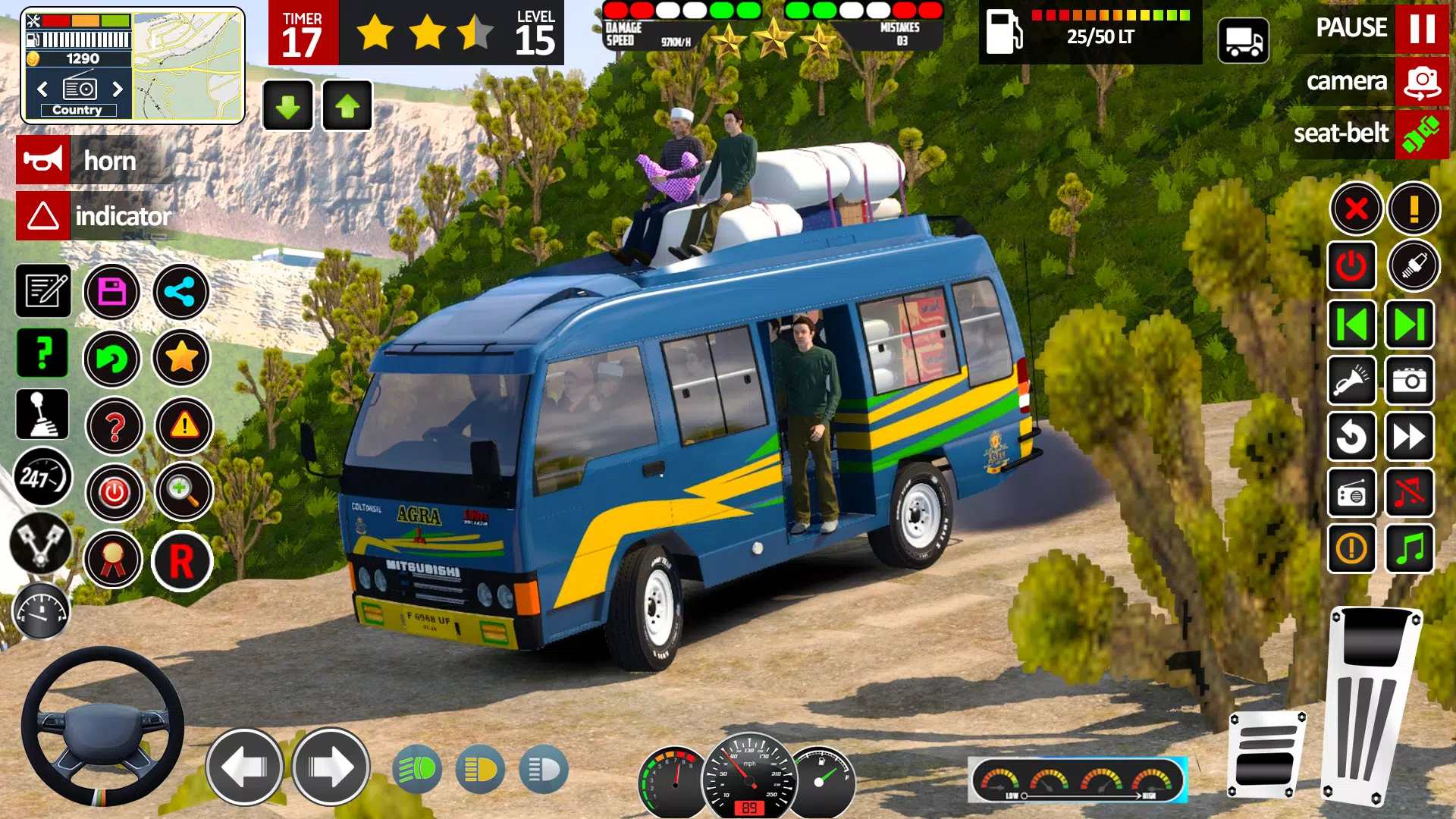1456x819 pixels.
Task: Open the medal rewards icon
Action: (x=113, y=560)
